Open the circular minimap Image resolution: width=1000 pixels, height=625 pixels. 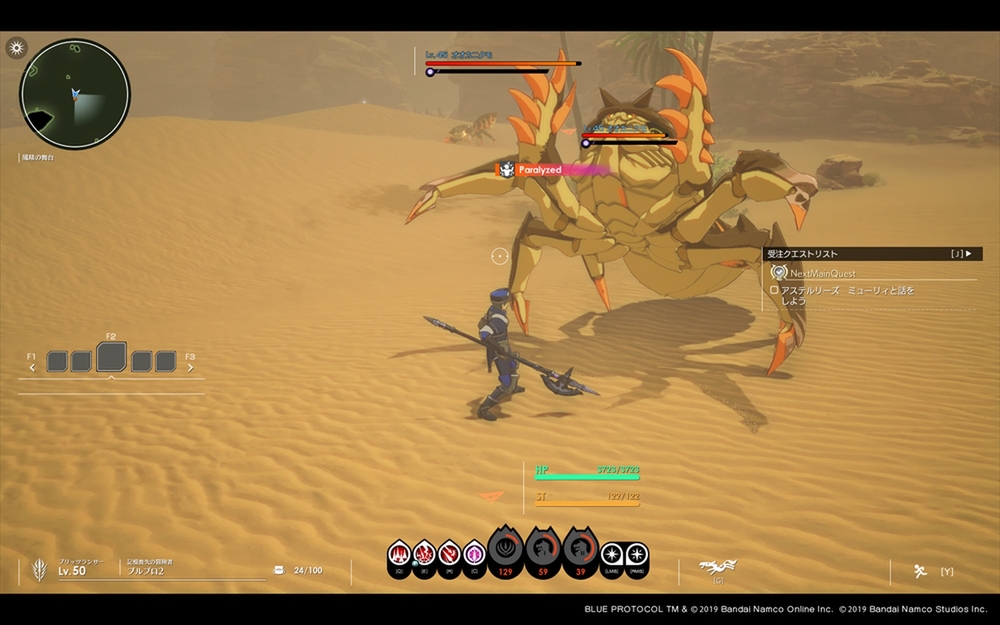pos(75,94)
